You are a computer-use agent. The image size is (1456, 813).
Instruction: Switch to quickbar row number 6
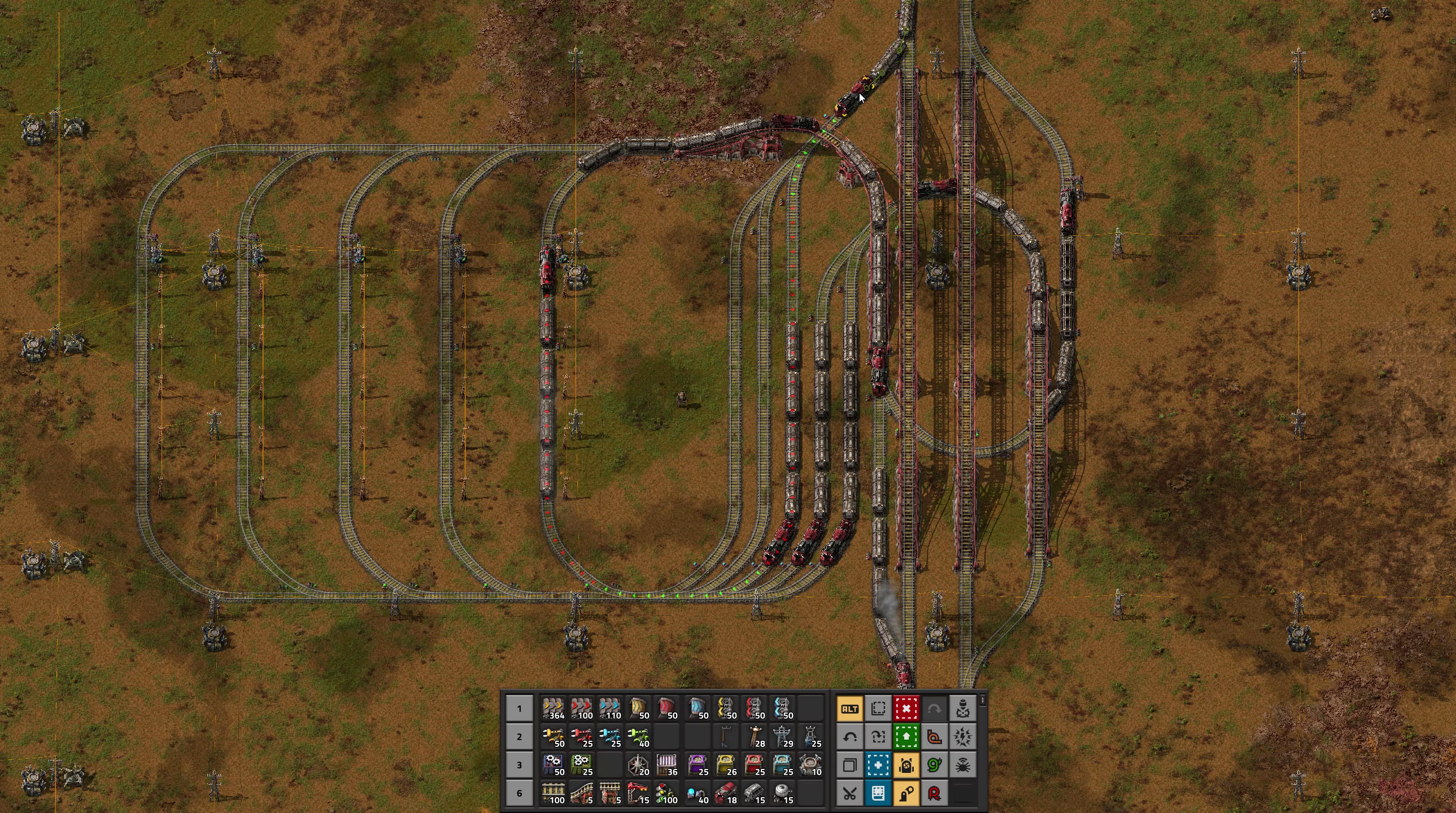(520, 793)
